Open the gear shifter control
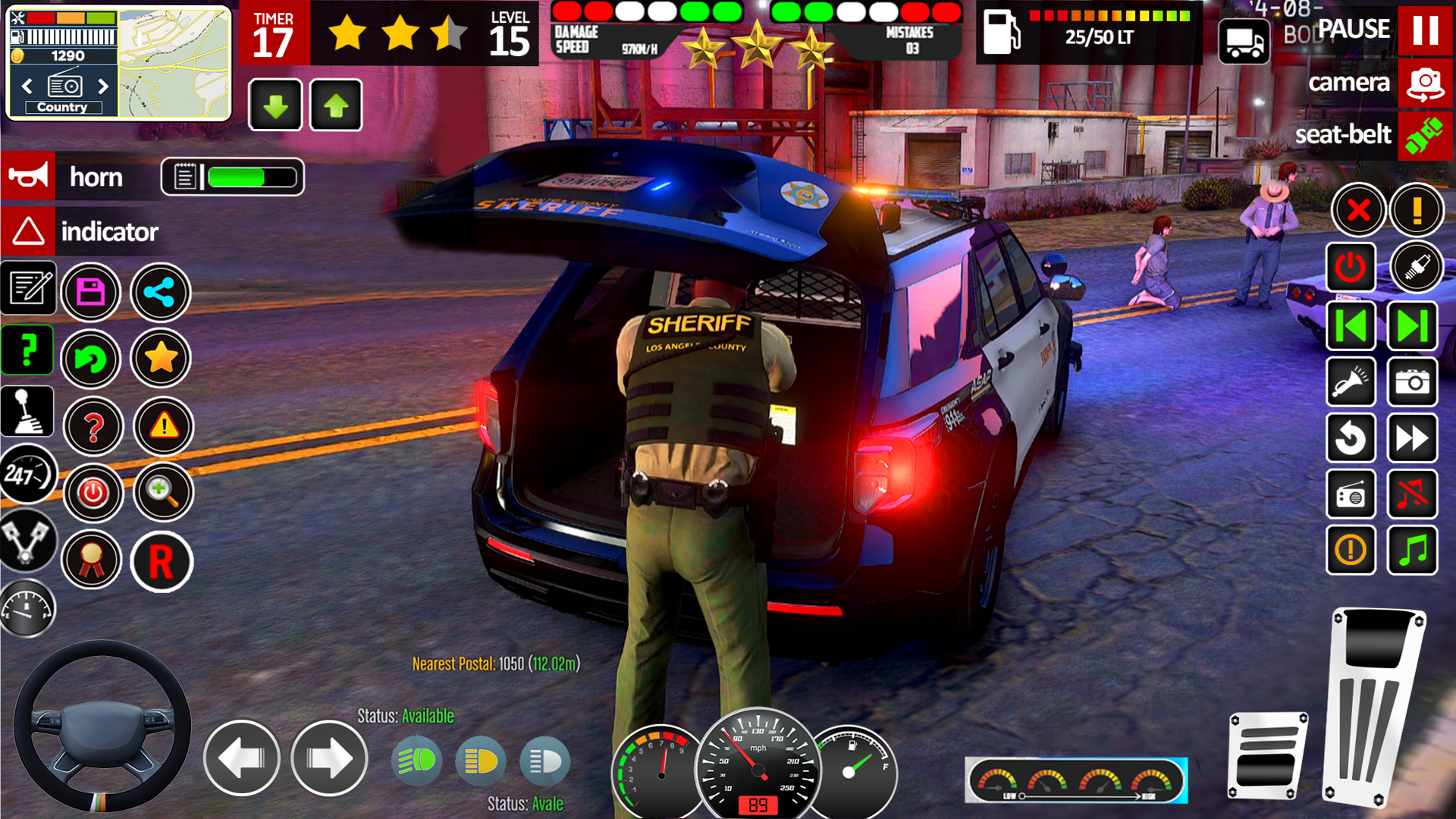Image resolution: width=1456 pixels, height=819 pixels. [28, 410]
